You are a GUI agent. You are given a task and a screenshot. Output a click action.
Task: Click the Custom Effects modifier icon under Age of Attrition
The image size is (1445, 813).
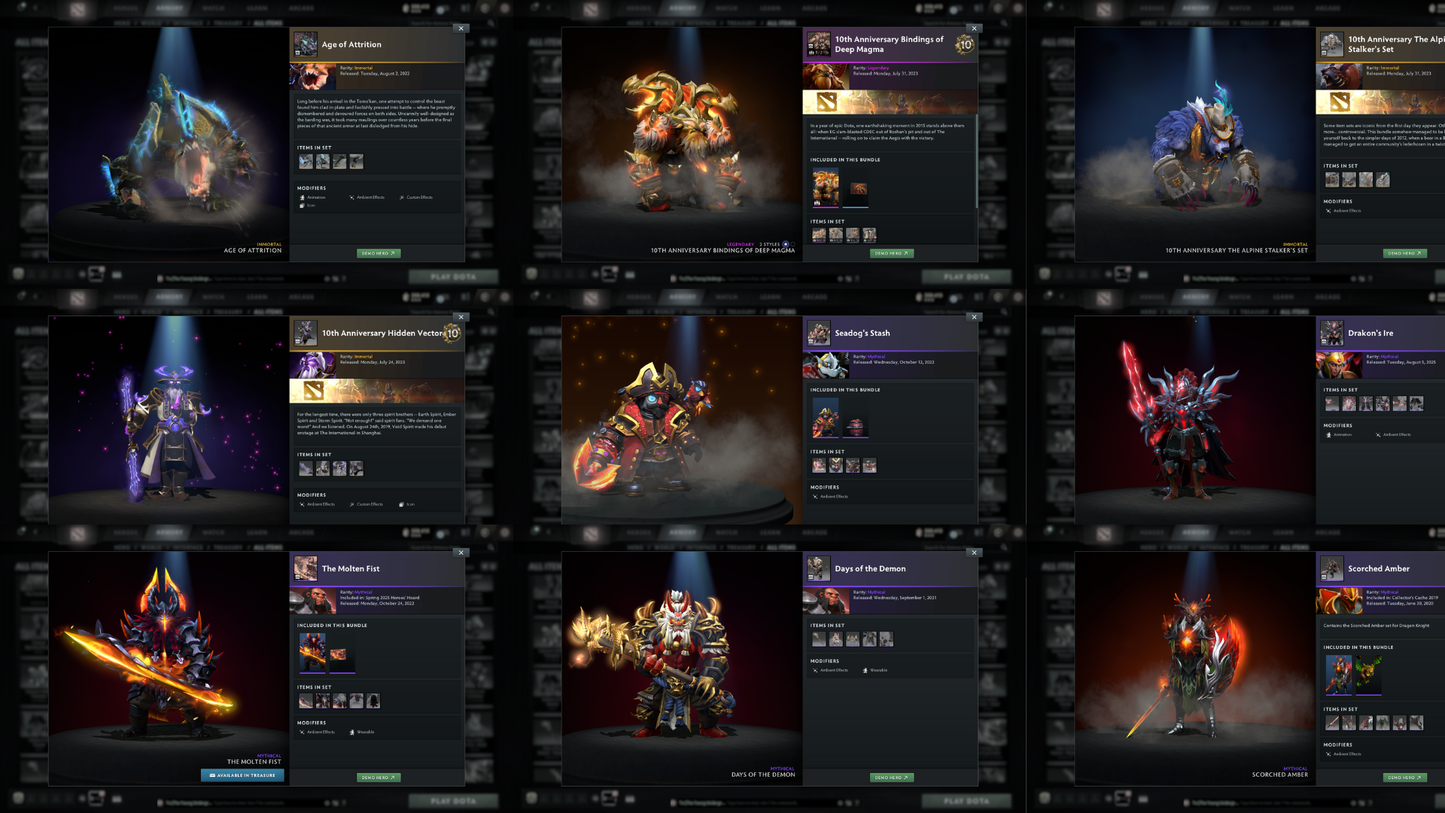[x=402, y=197]
